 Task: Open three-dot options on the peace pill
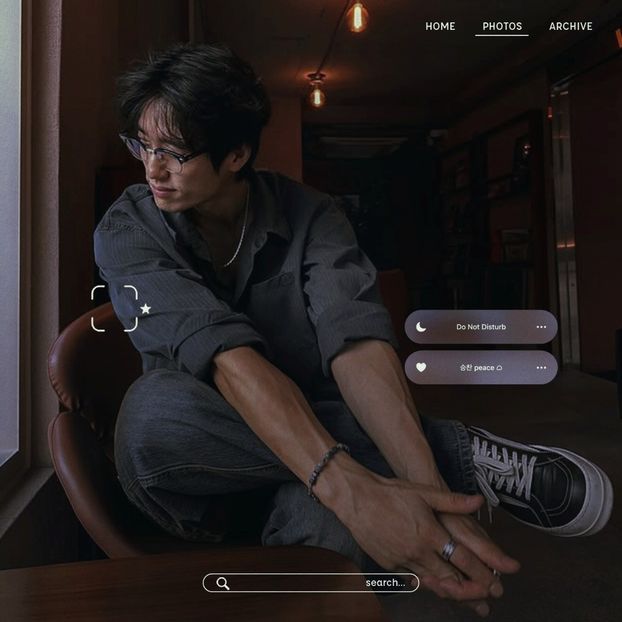[541, 367]
